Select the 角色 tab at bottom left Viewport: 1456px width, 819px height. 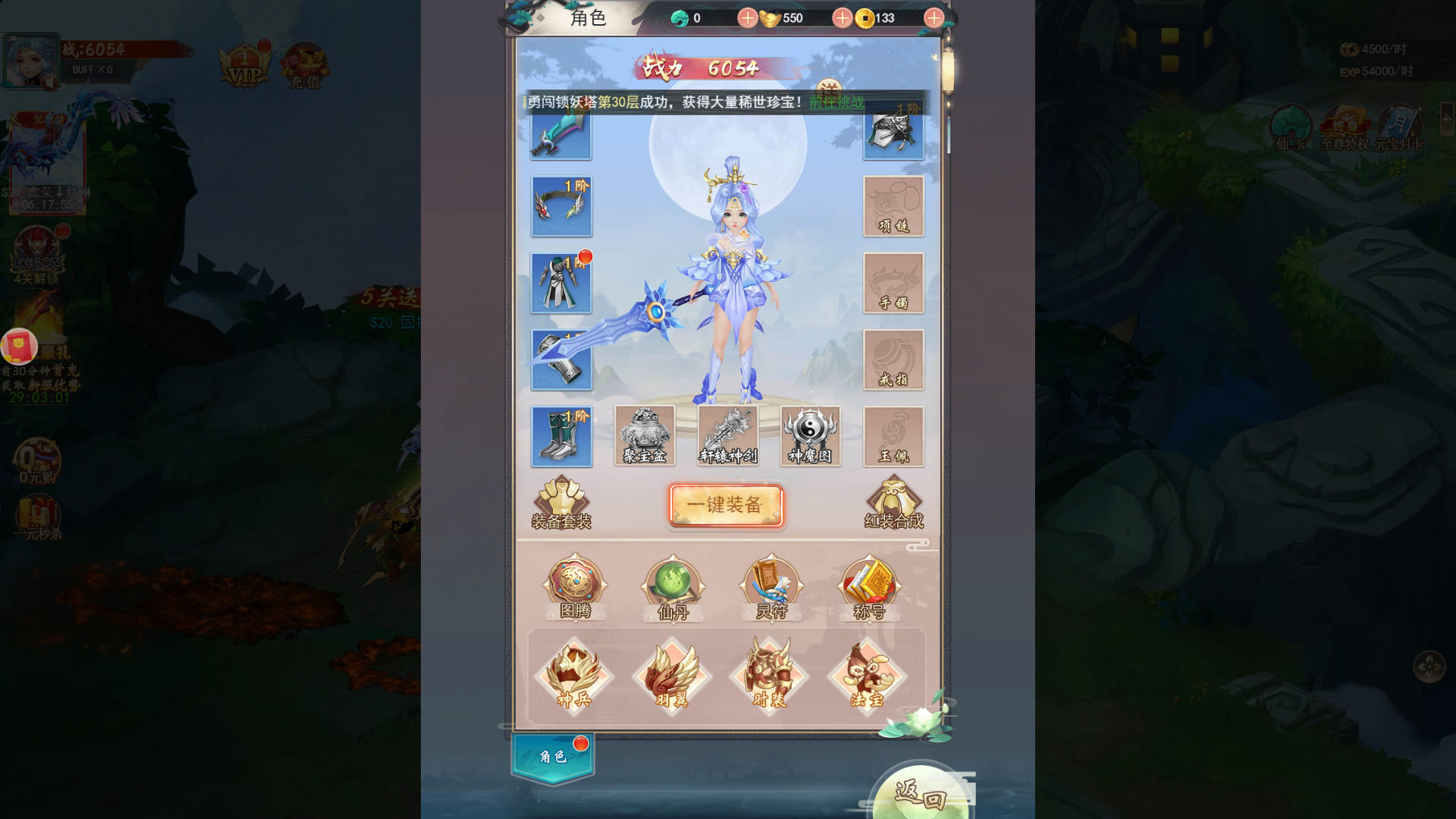tap(553, 758)
